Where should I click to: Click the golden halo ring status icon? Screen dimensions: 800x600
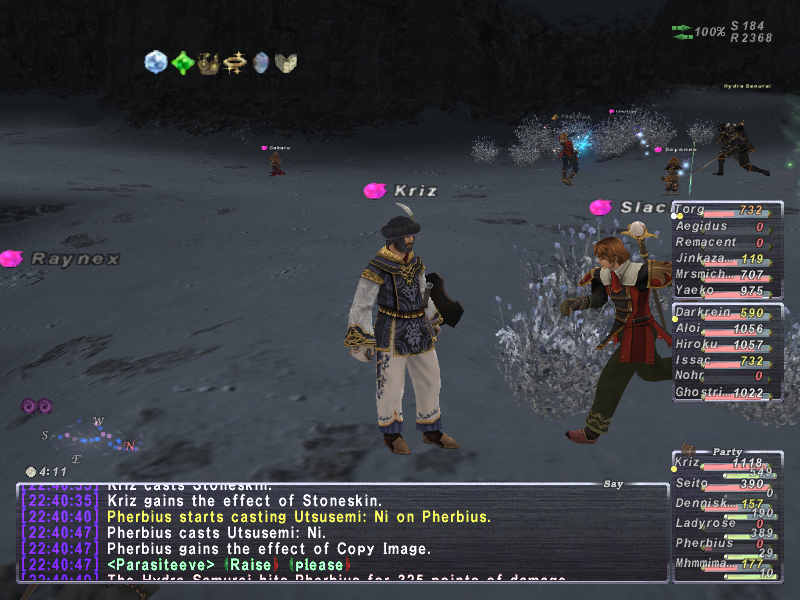(x=235, y=63)
